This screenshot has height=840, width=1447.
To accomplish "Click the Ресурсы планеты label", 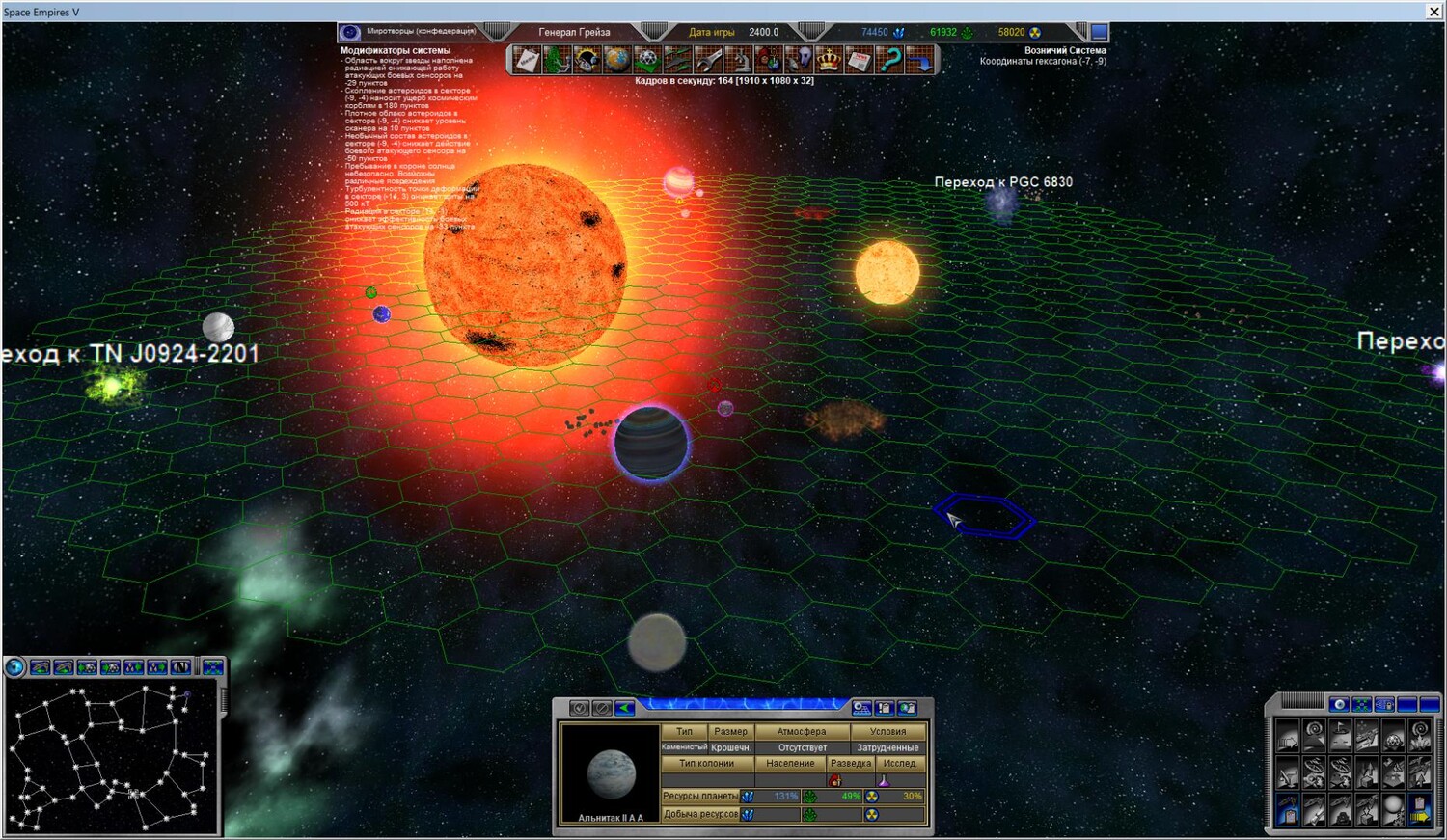I will (699, 797).
